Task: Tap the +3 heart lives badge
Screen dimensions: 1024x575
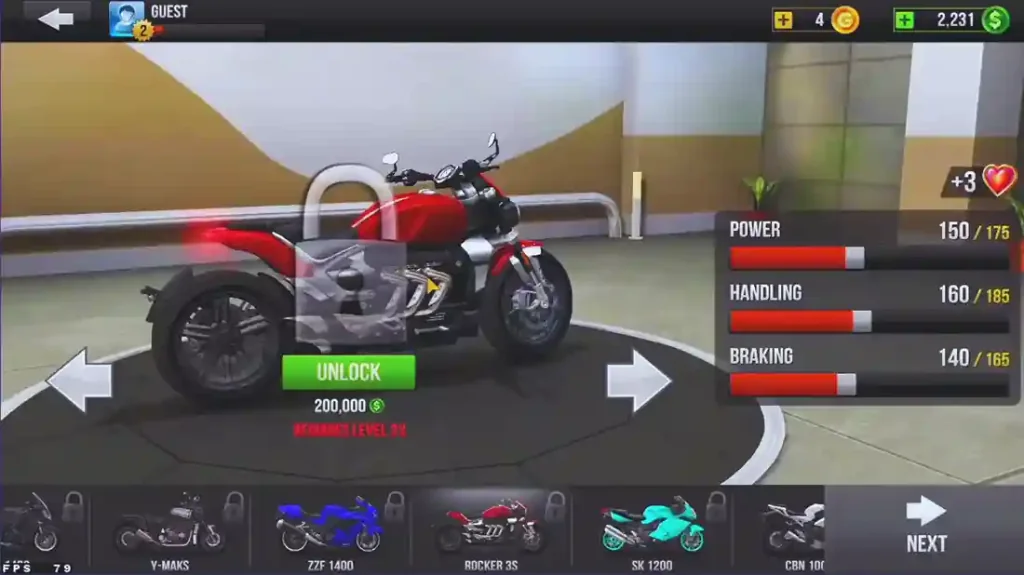Action: coord(982,181)
